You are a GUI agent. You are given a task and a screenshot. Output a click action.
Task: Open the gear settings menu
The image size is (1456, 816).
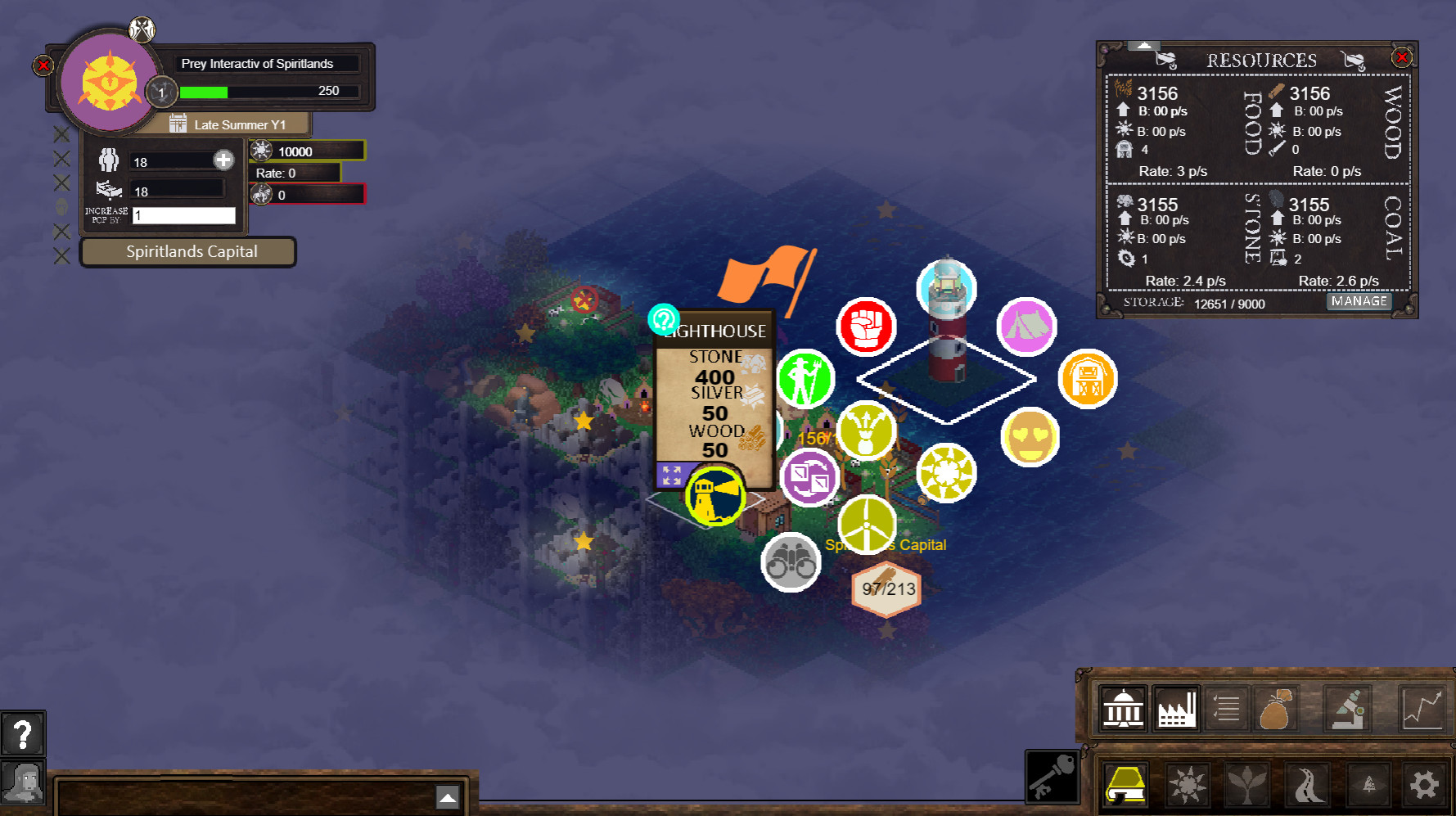pos(1424,785)
